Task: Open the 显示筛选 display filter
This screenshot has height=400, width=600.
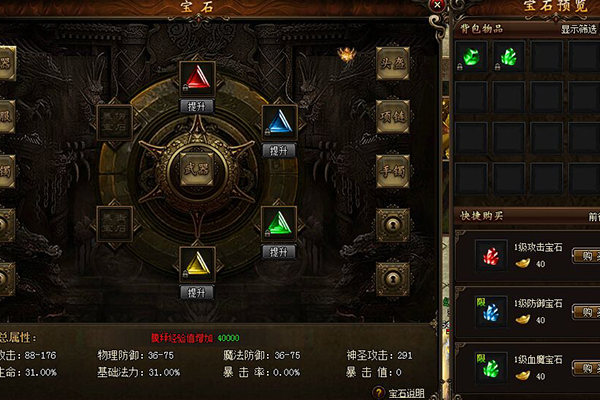Action: 578,29
